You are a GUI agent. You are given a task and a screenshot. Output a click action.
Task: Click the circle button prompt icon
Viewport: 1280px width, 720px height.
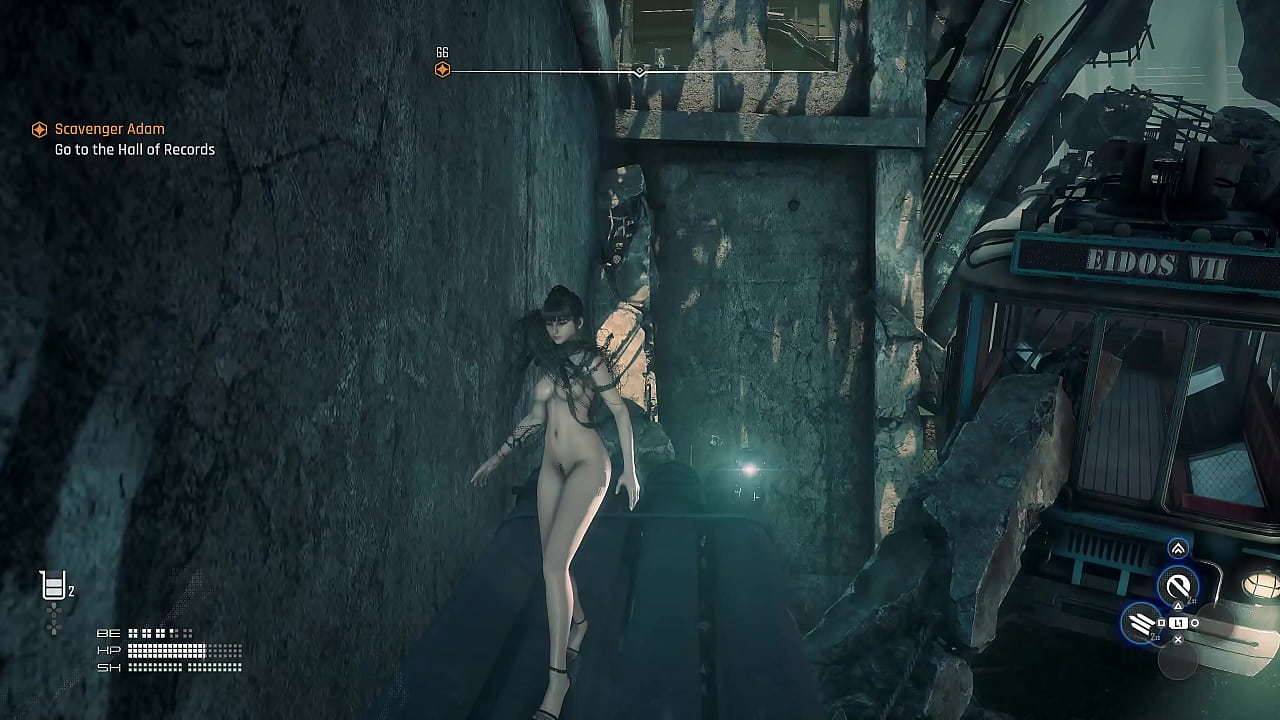(1194, 622)
